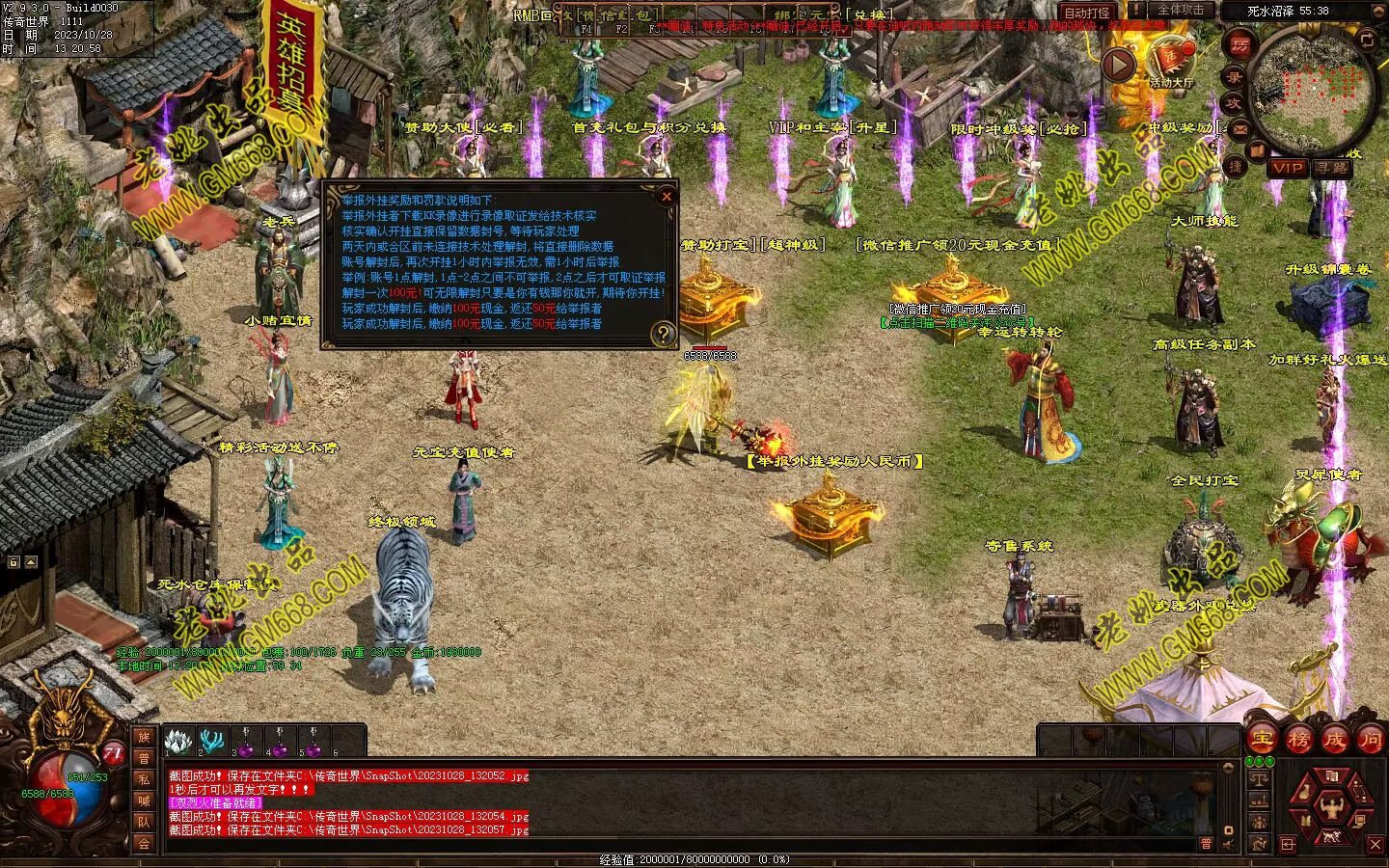
Task: Click the question mark help button in dialog
Action: click(664, 335)
